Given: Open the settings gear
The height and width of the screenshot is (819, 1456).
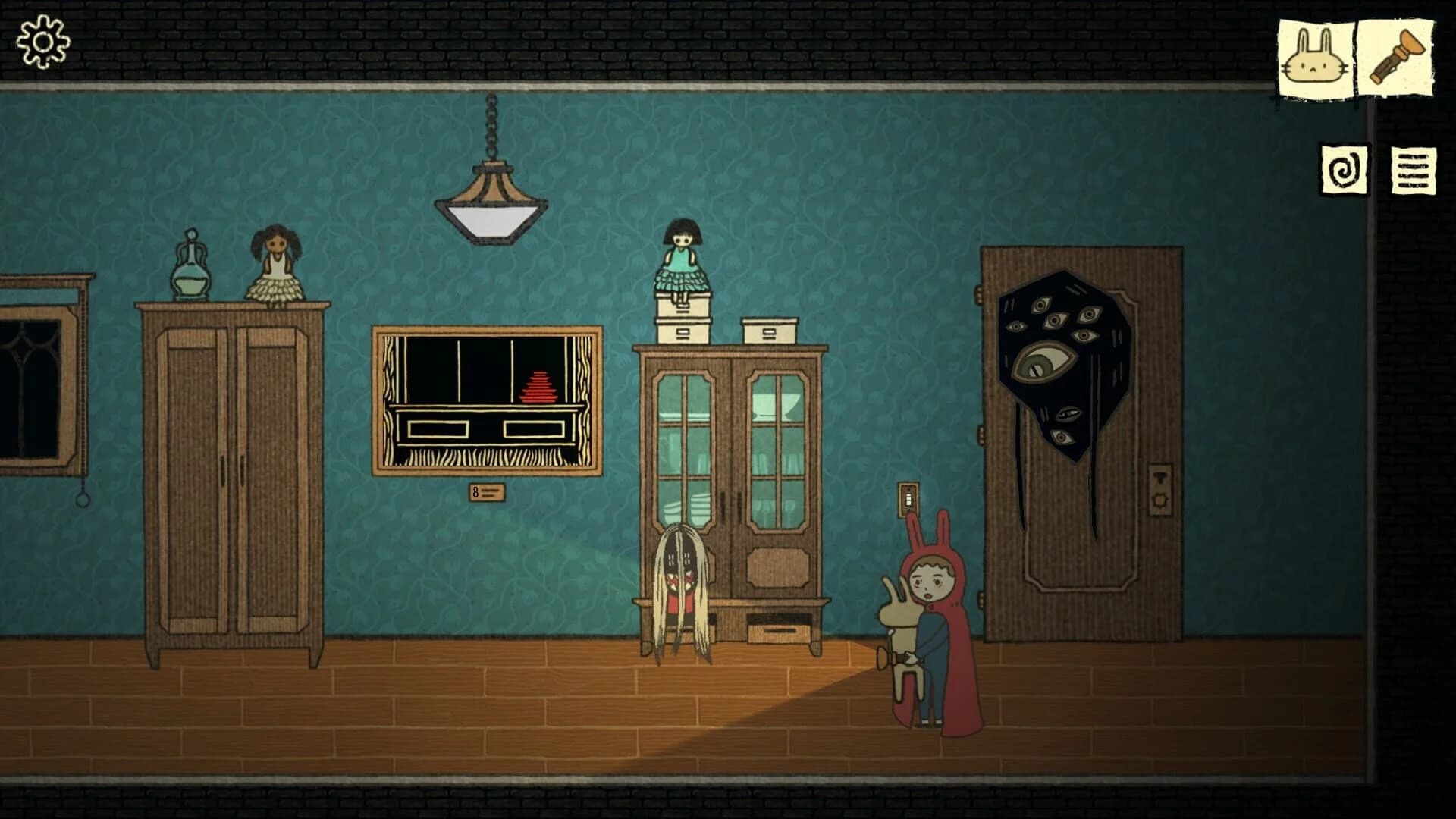Looking at the screenshot, I should click(x=42, y=42).
